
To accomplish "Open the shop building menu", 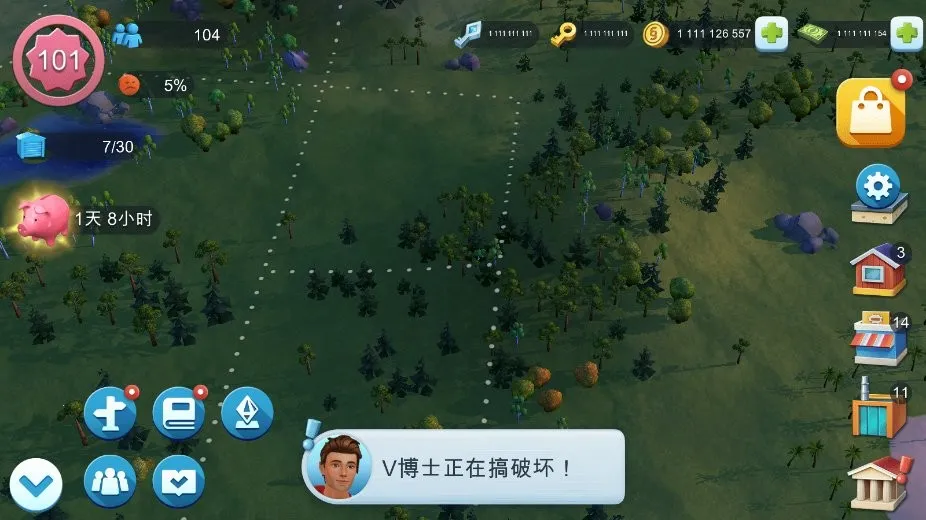I will [x=877, y=342].
